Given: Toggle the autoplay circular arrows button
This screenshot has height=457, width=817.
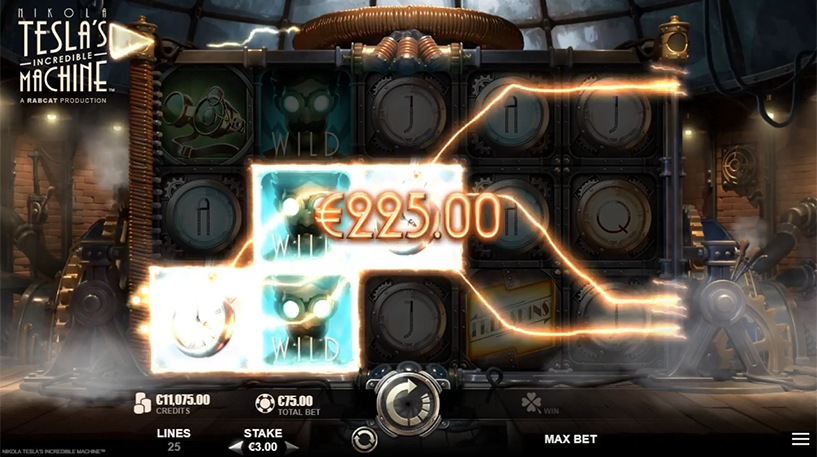Looking at the screenshot, I should (x=364, y=438).
